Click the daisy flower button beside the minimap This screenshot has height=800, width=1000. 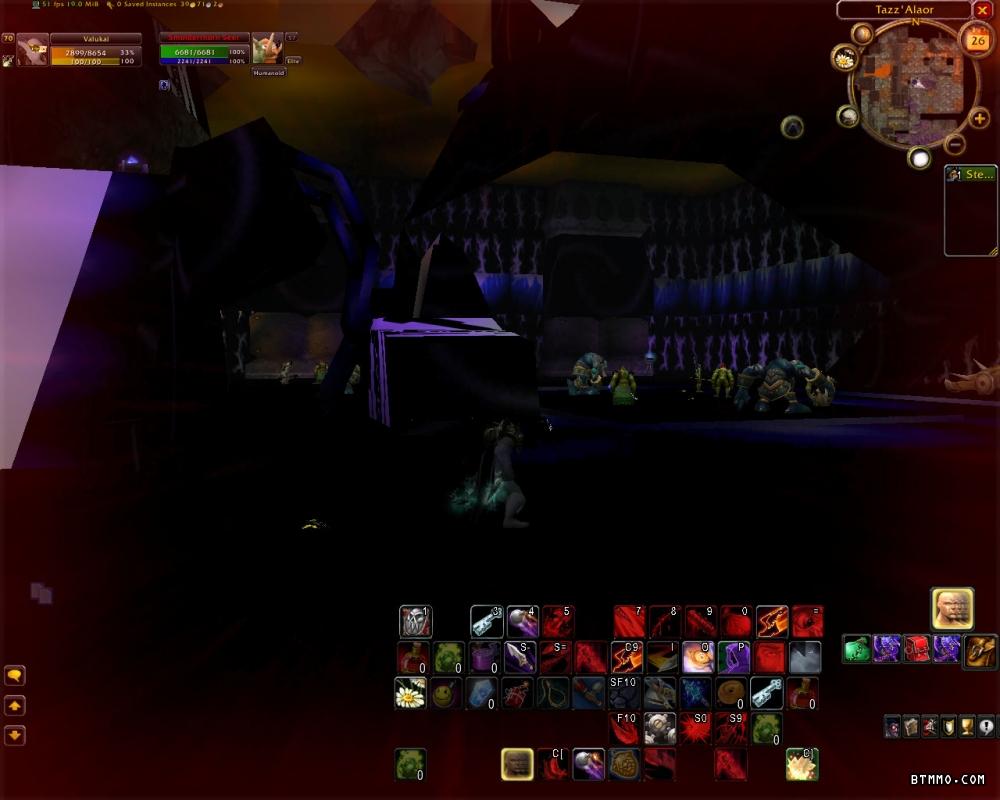pos(844,58)
